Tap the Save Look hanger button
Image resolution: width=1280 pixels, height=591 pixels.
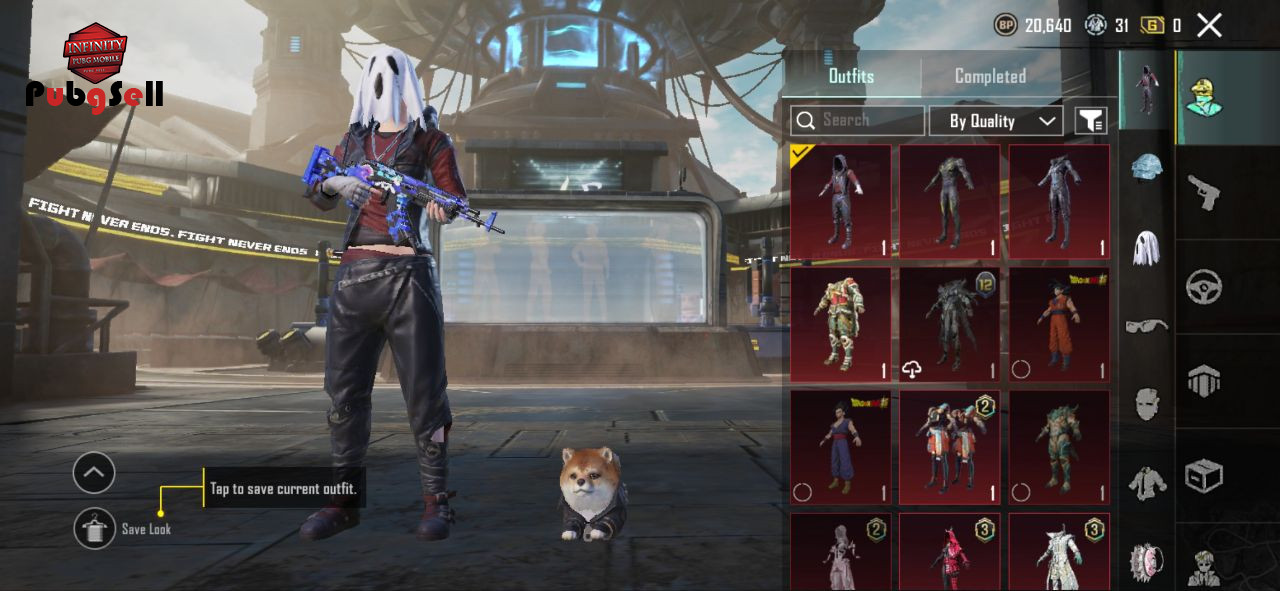tap(94, 528)
